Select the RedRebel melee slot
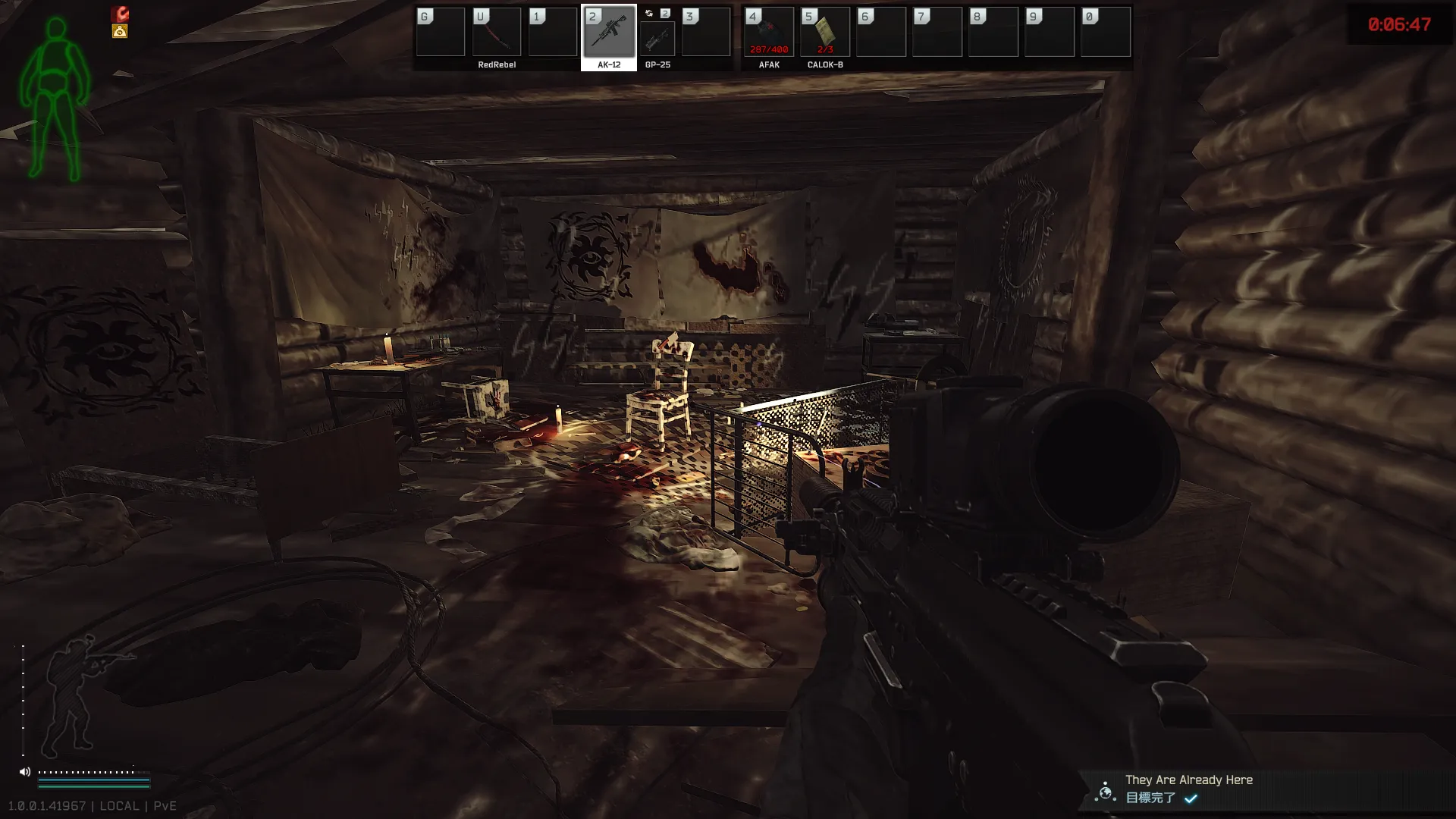The height and width of the screenshot is (819, 1456). coord(497,33)
